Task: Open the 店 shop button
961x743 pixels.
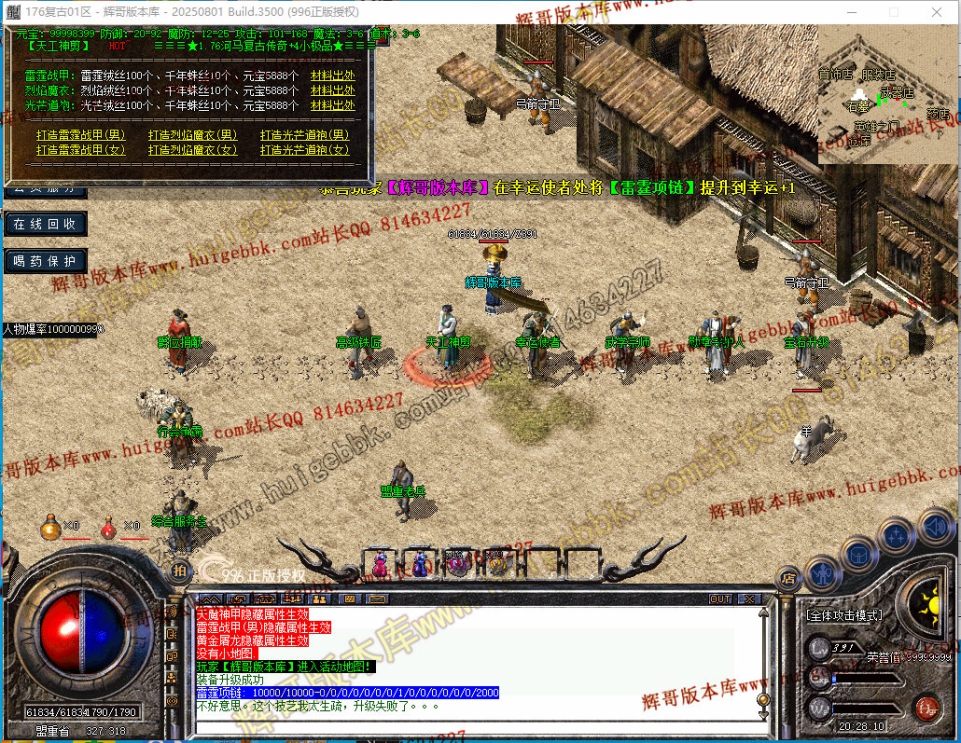Action: coord(788,576)
